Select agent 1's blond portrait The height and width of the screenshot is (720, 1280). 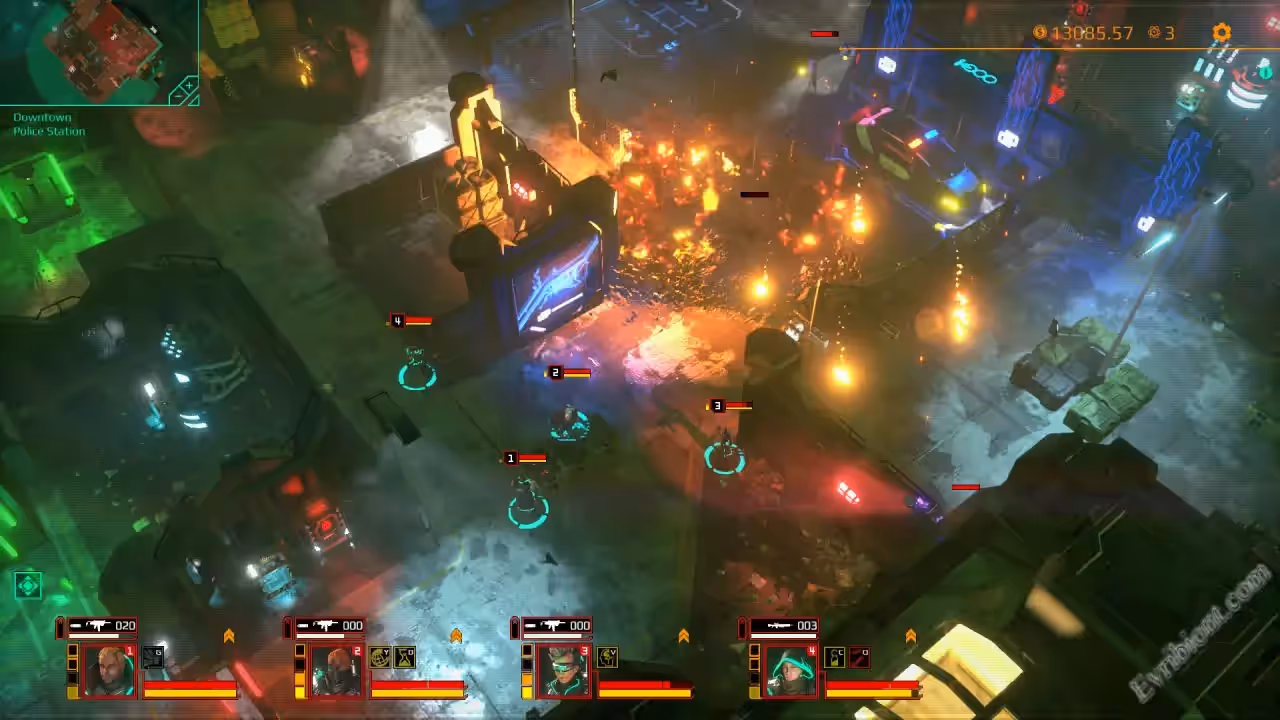[x=108, y=670]
